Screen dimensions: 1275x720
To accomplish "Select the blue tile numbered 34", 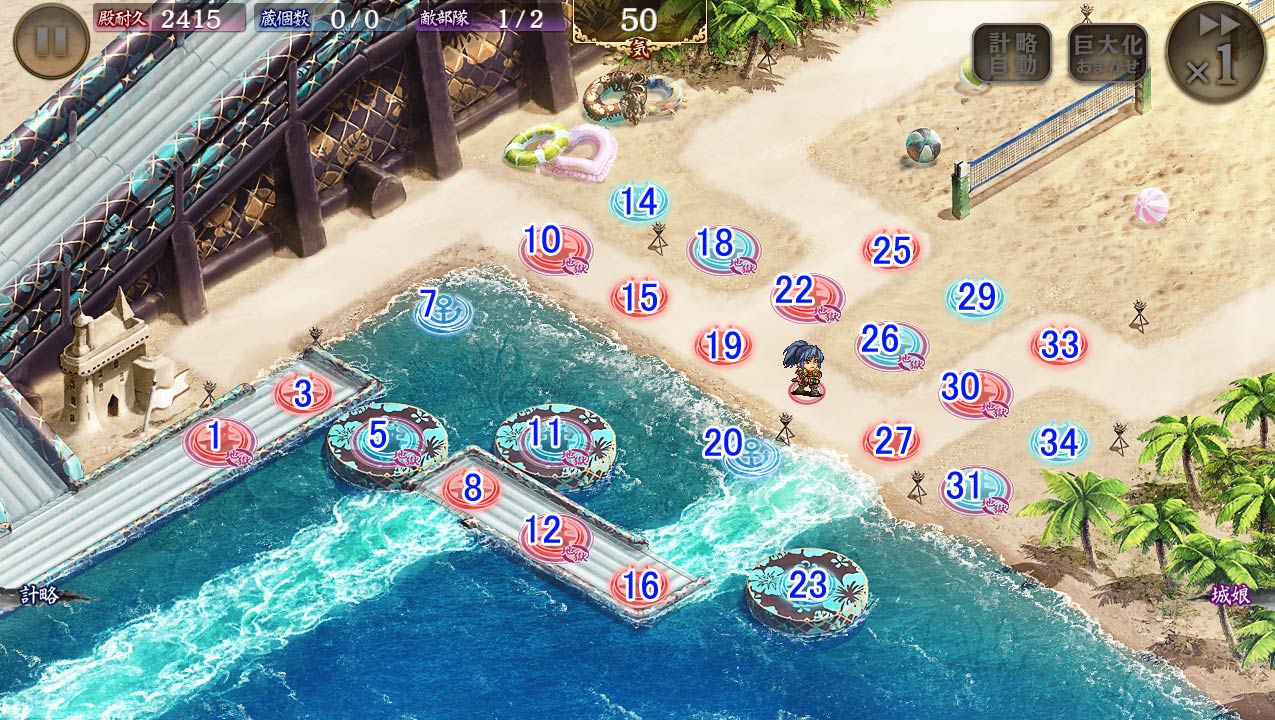I will click(x=1059, y=441).
